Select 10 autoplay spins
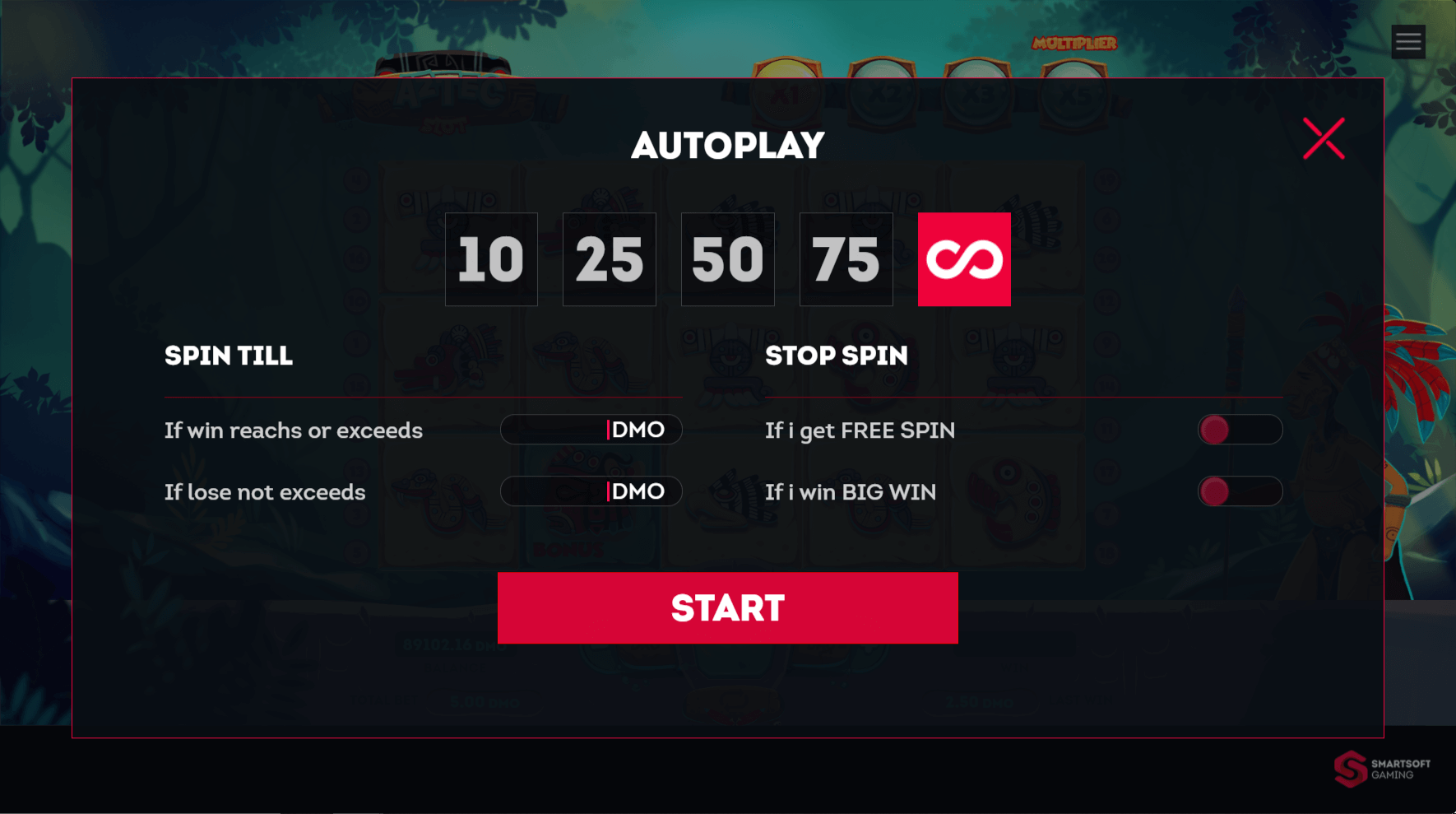1456x814 pixels. click(x=491, y=259)
